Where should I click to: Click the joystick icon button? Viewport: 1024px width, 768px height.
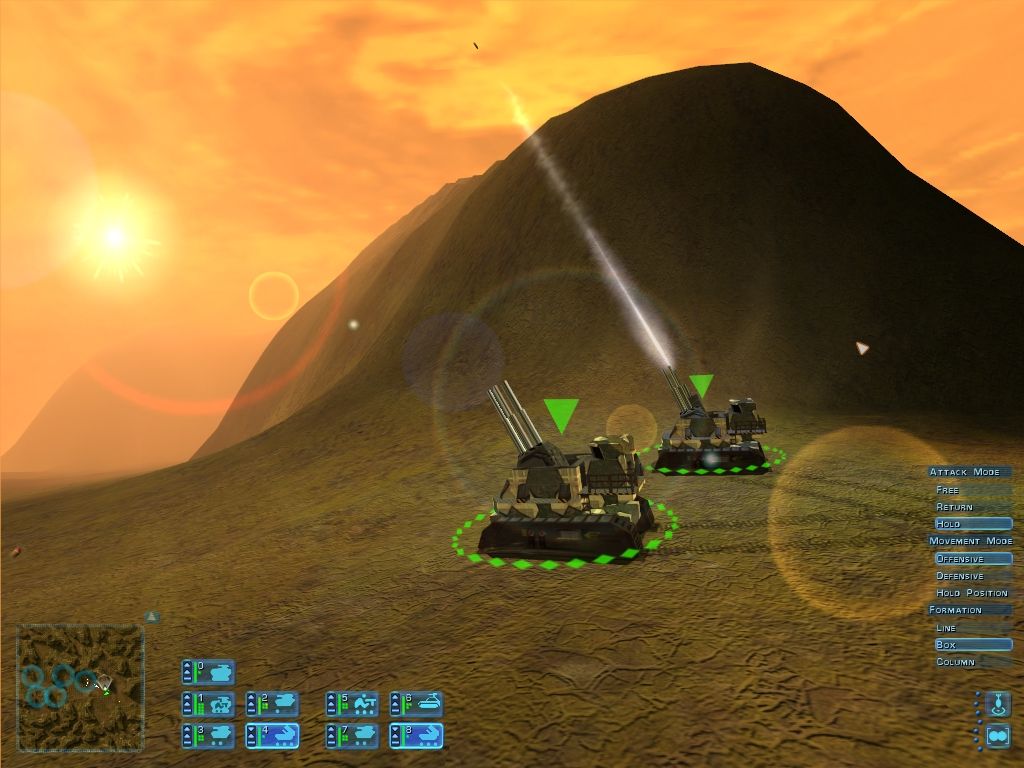997,704
